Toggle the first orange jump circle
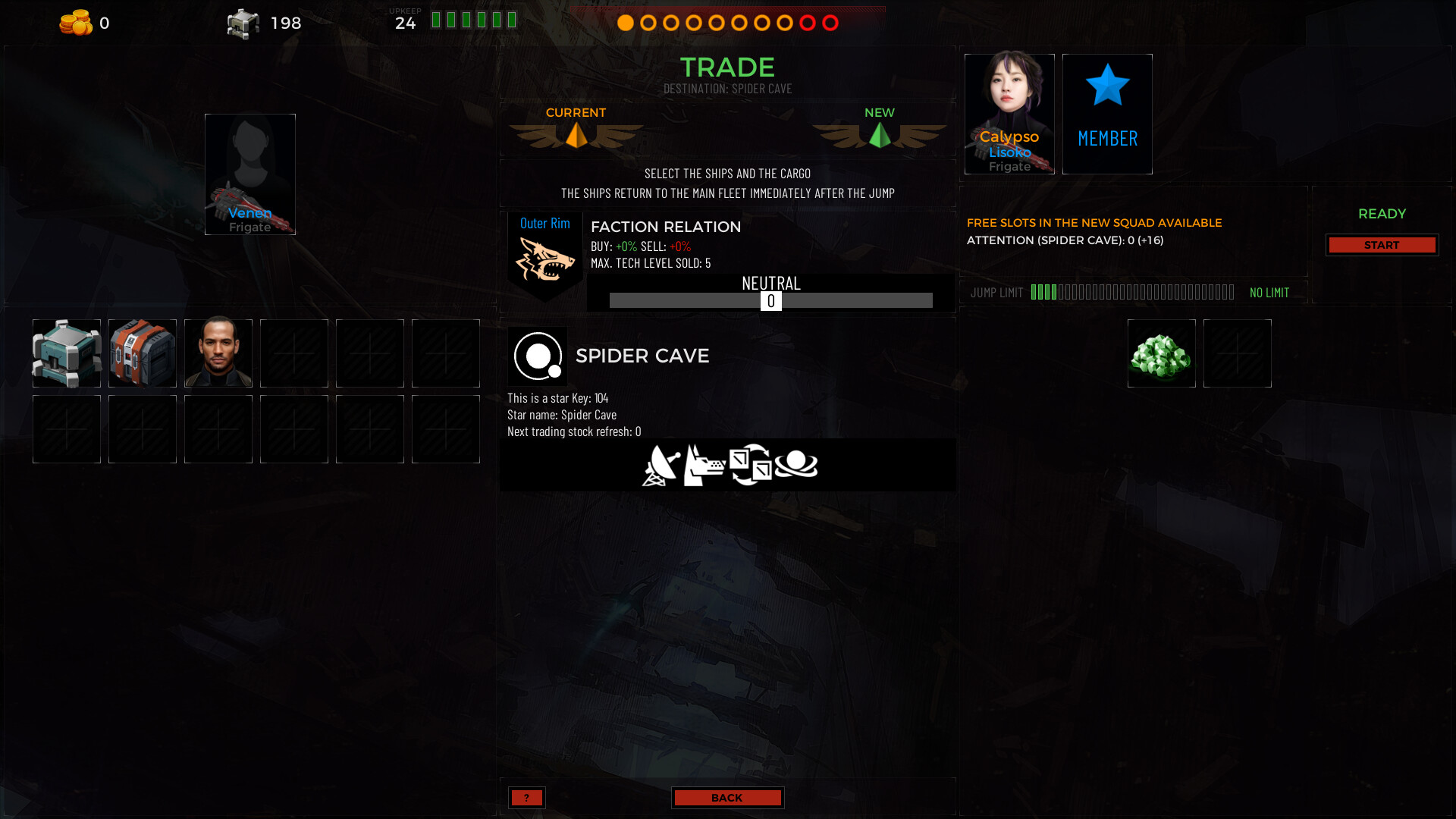The image size is (1456, 819). pyautogui.click(x=625, y=24)
